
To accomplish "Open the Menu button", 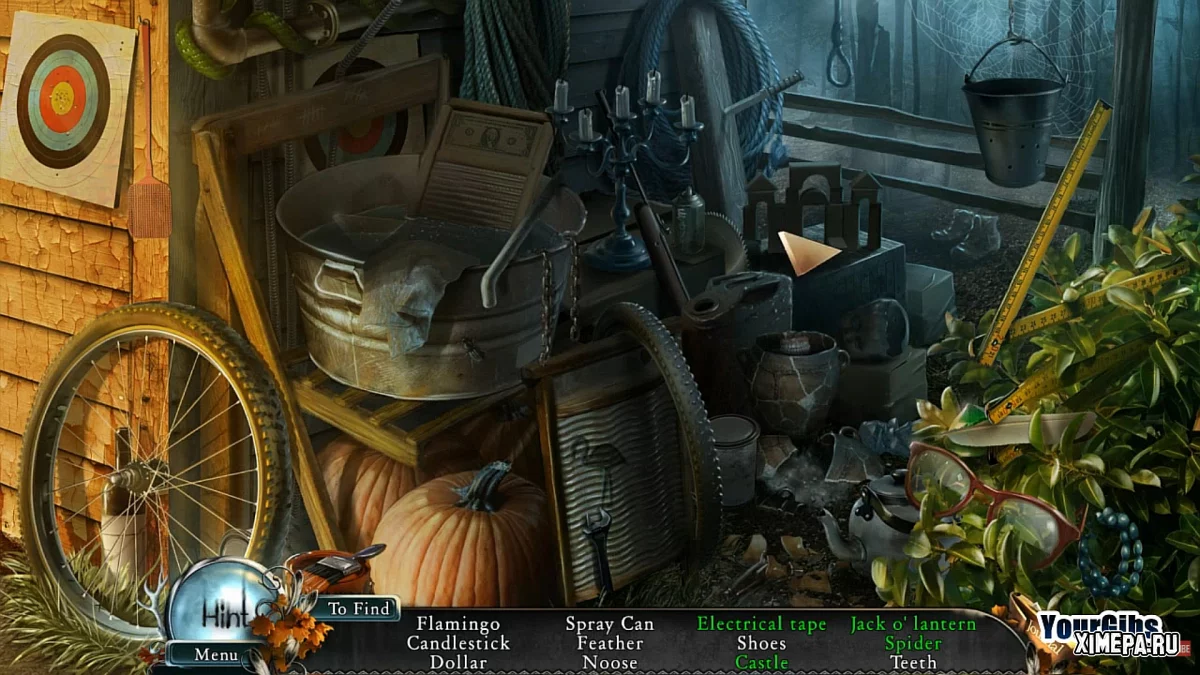I will 216,655.
